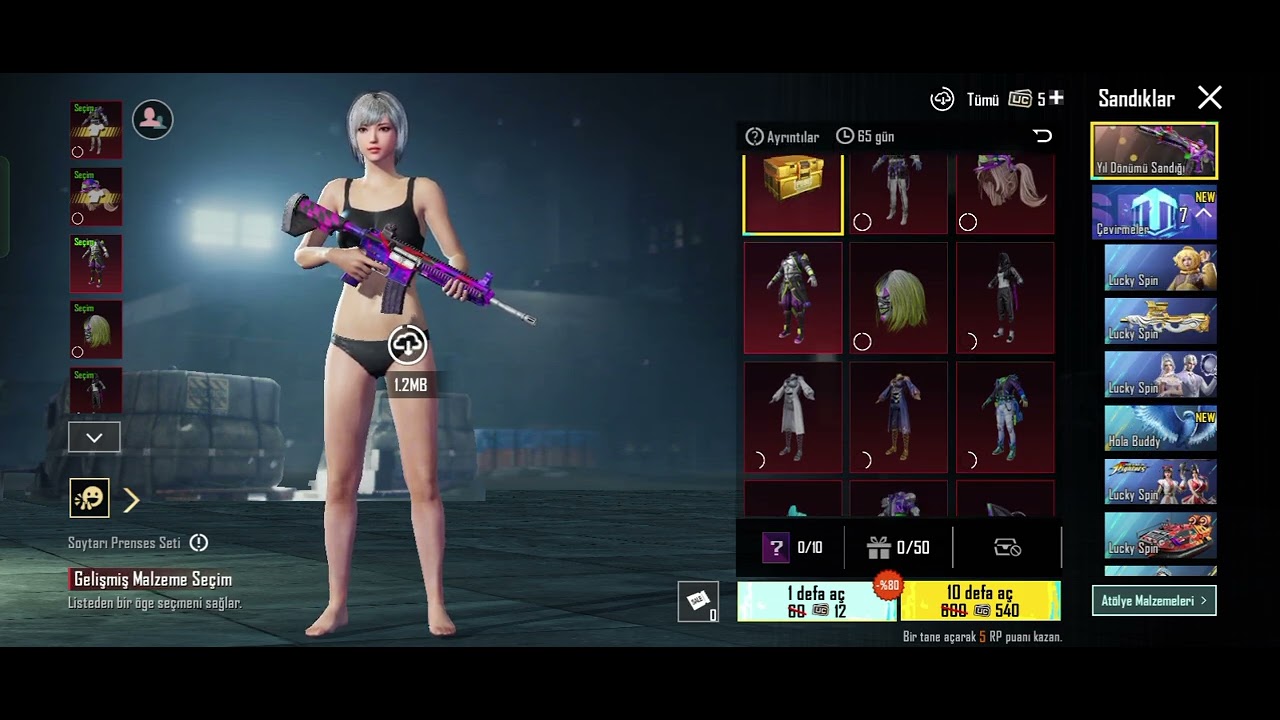Open Atölye Malzemeleri workshop materials
This screenshot has height=720, width=1280.
[x=1154, y=601]
